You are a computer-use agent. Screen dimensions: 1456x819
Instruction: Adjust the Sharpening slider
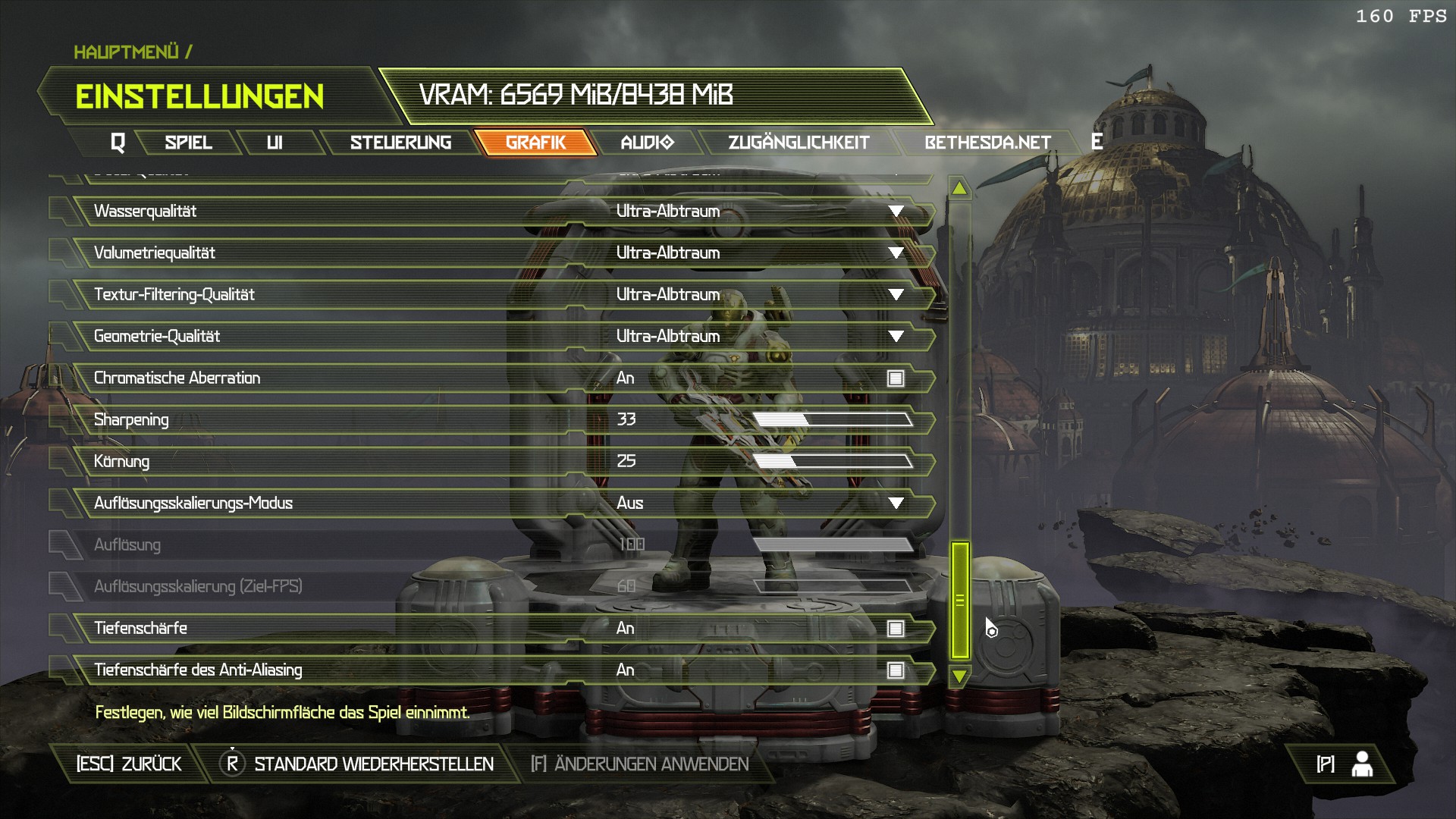(832, 420)
